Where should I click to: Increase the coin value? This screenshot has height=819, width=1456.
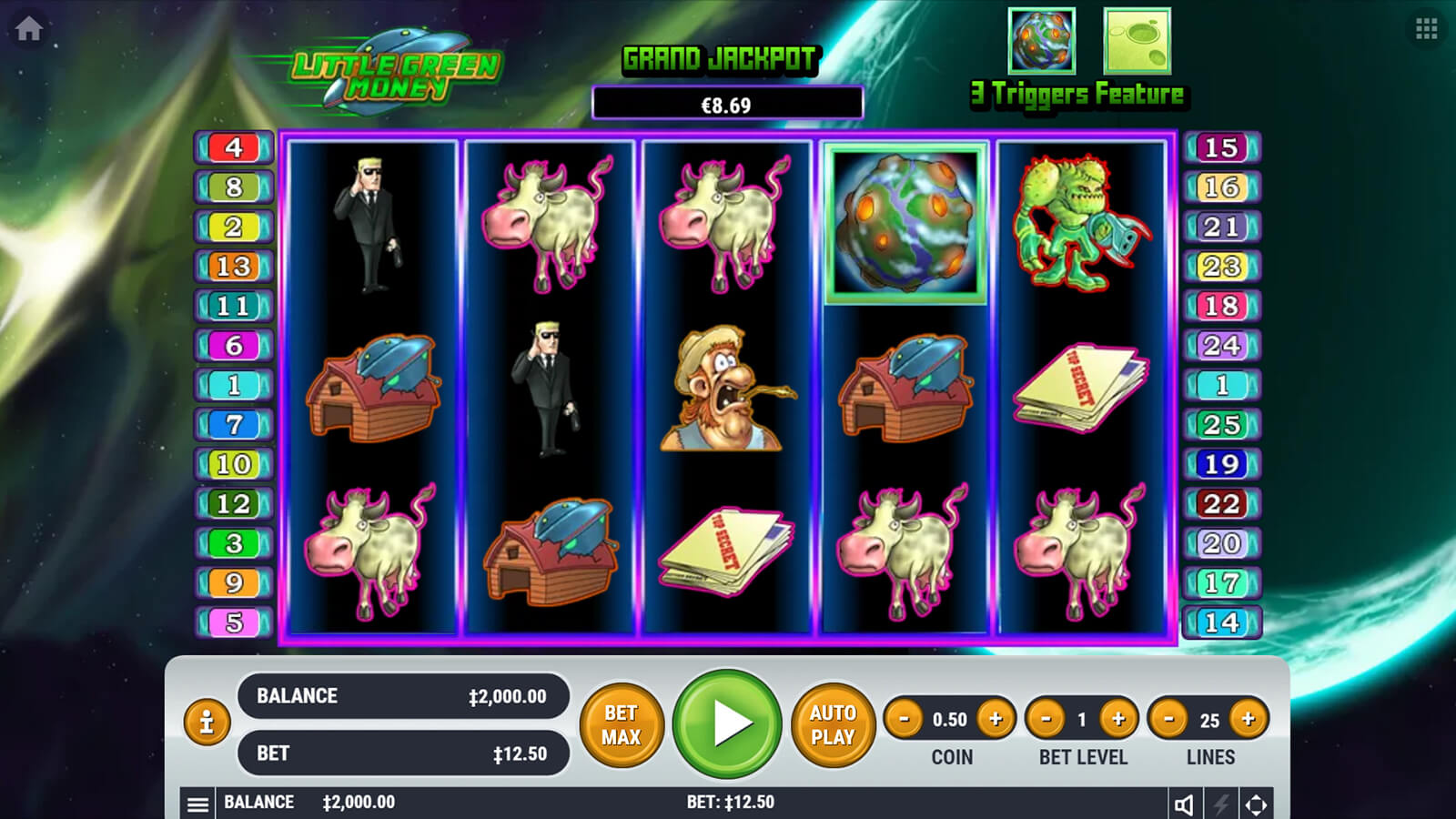point(996,719)
